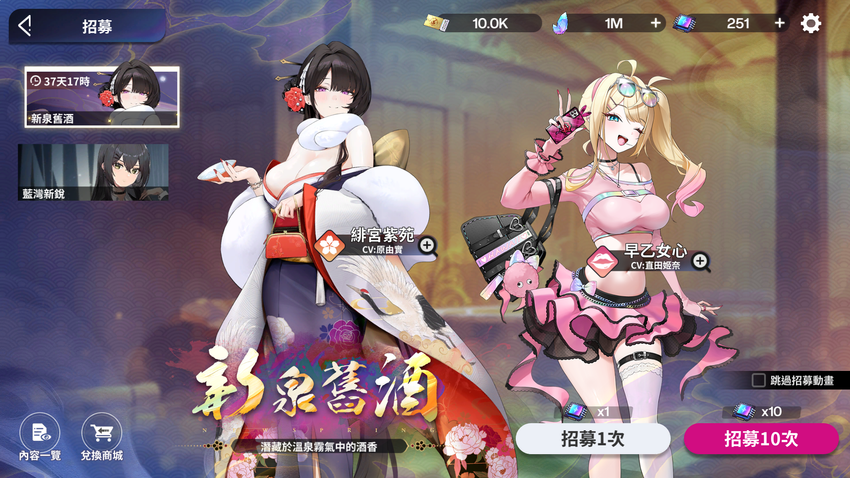Select the 新泉舊酒 banner thumbnail
This screenshot has width=850, height=478.
pos(102,97)
